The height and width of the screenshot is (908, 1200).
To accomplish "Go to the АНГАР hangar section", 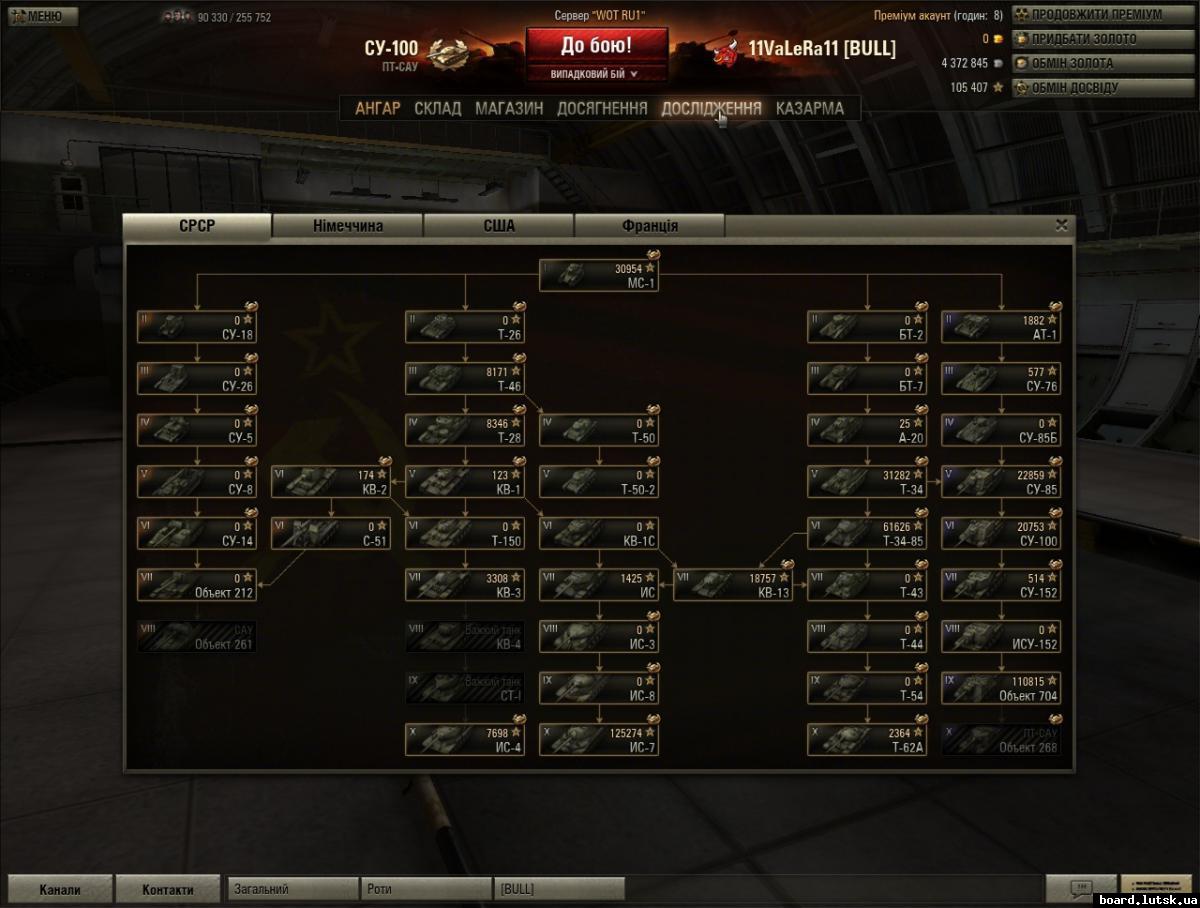I will (x=378, y=108).
